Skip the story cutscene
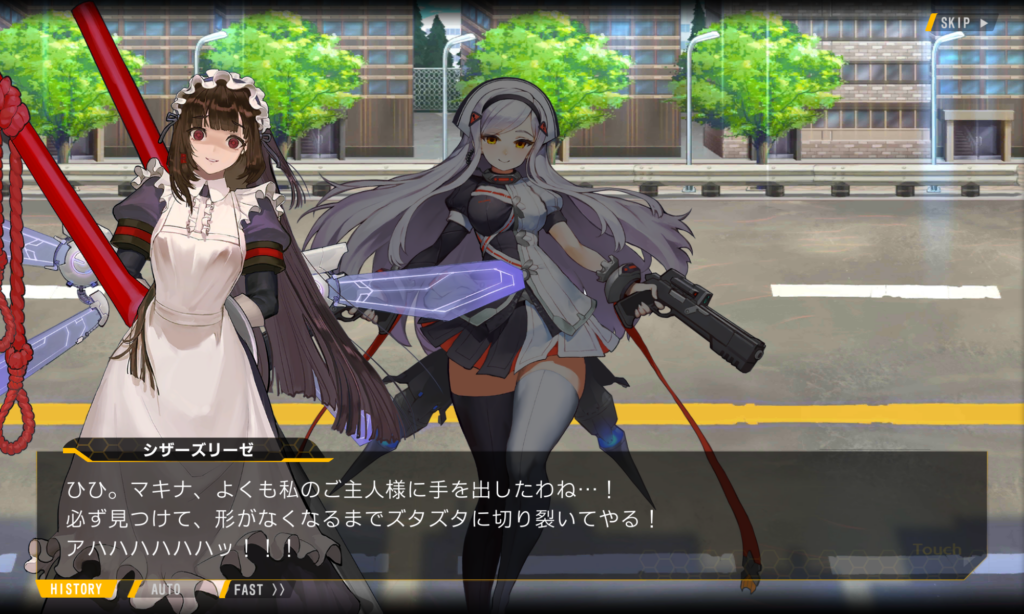Image resolution: width=1024 pixels, height=614 pixels. point(962,22)
